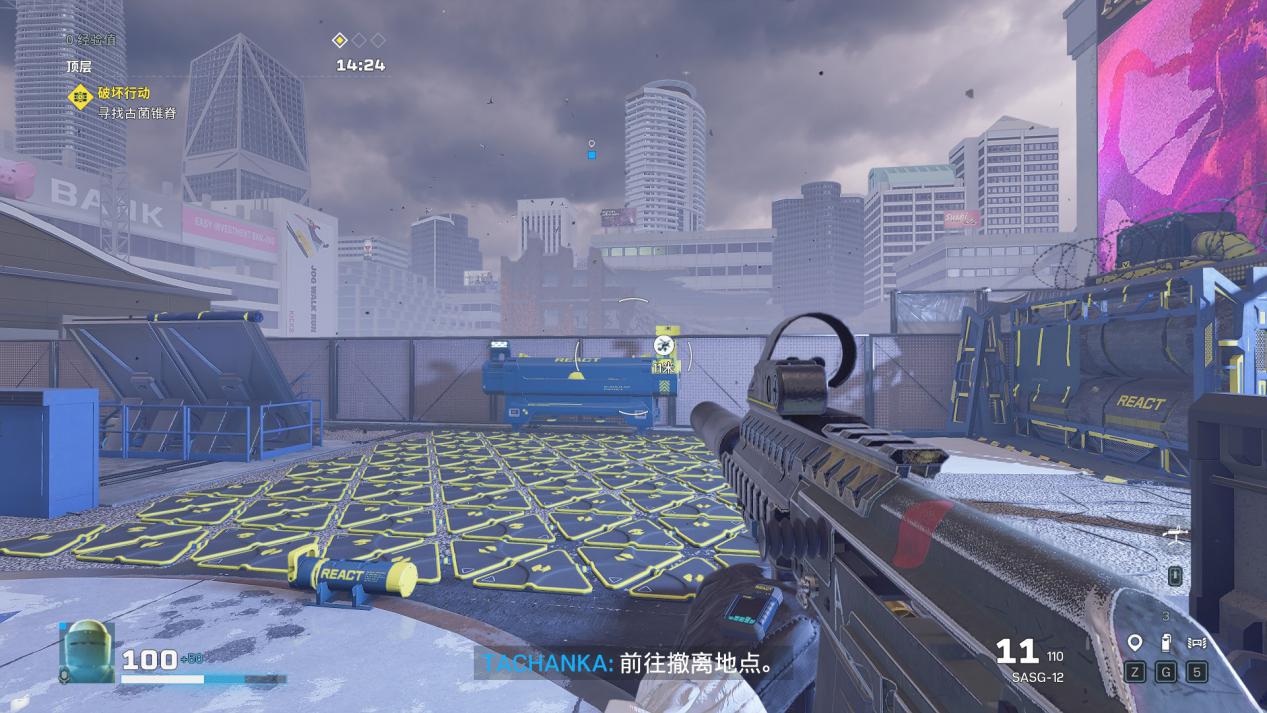Choose the grenade gadget icon
The width and height of the screenshot is (1267, 713).
click(1165, 643)
